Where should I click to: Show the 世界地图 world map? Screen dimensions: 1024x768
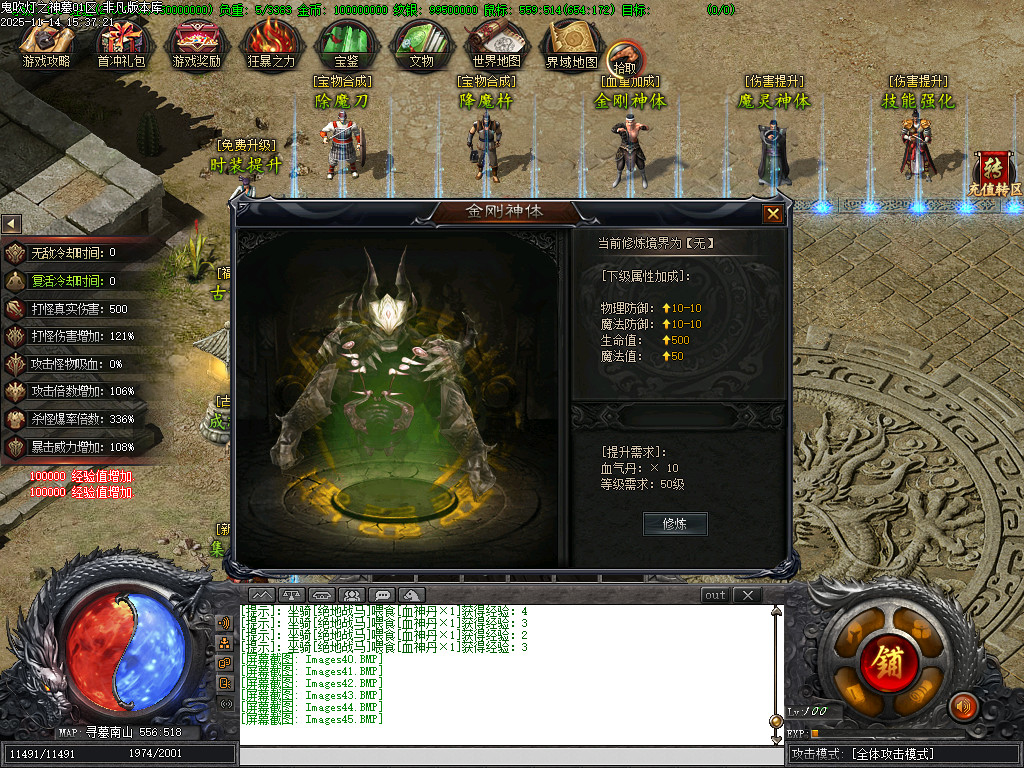coord(496,44)
